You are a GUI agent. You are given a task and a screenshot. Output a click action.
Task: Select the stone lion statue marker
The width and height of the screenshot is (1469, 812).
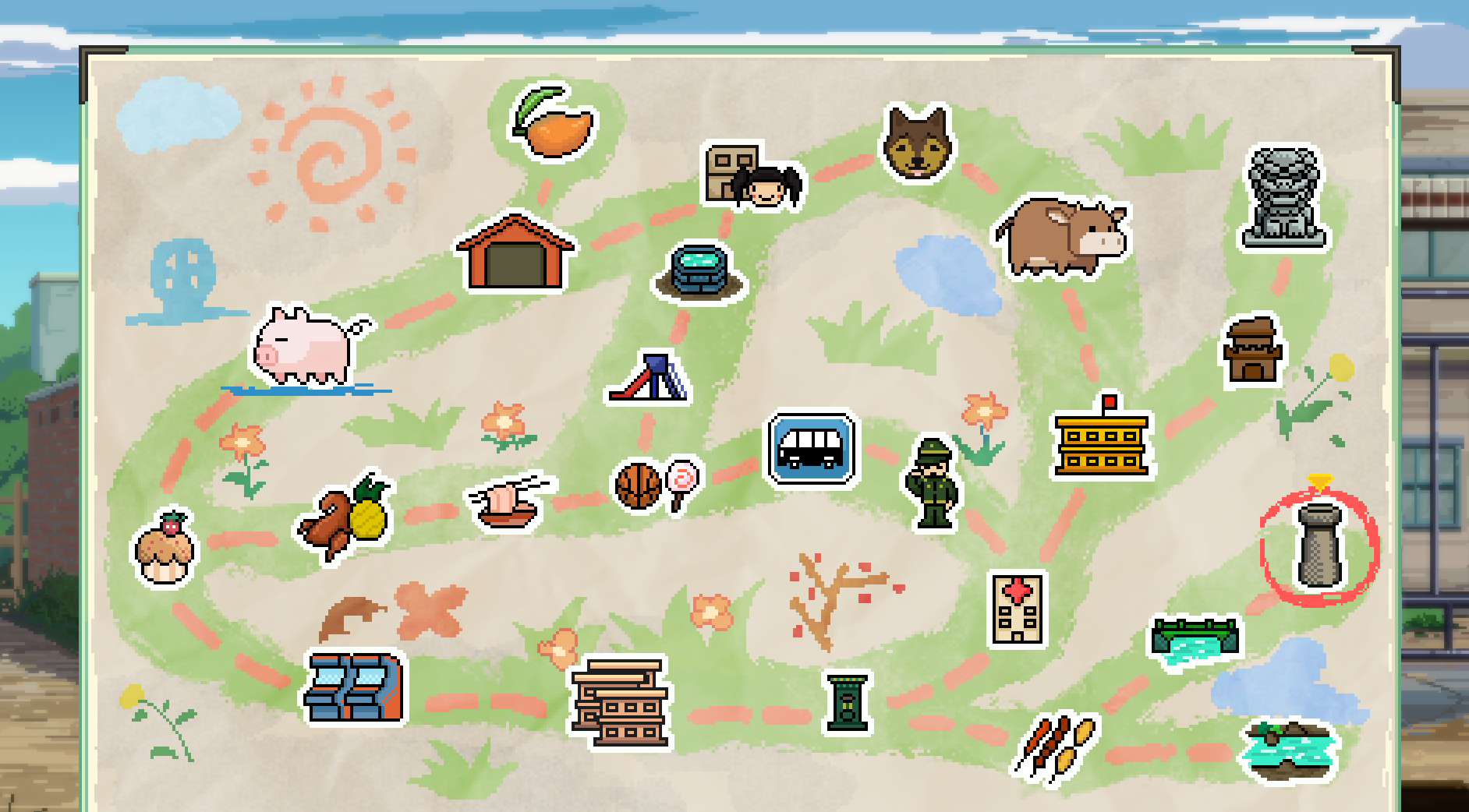[1283, 198]
